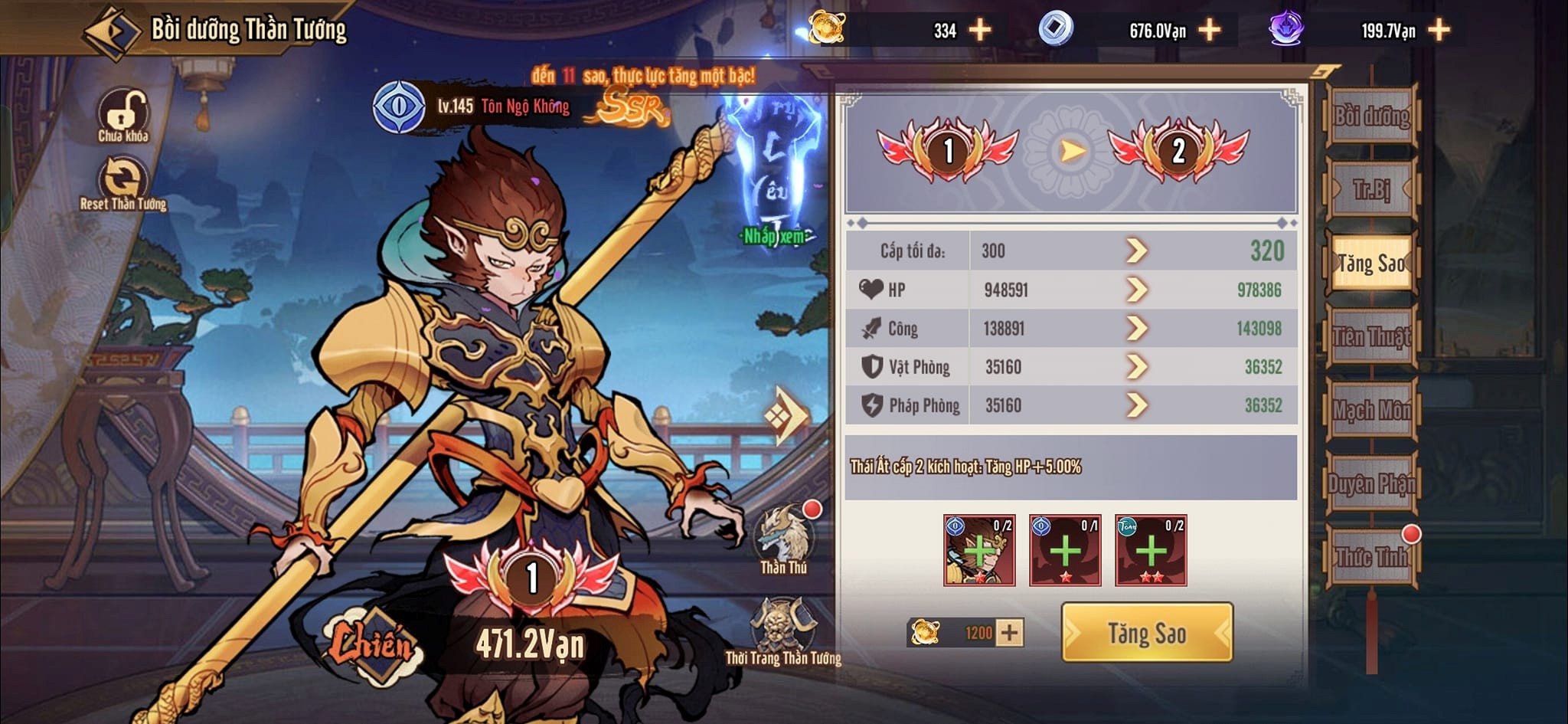Add silver currency using its plus button
1568x724 pixels.
(1210, 31)
